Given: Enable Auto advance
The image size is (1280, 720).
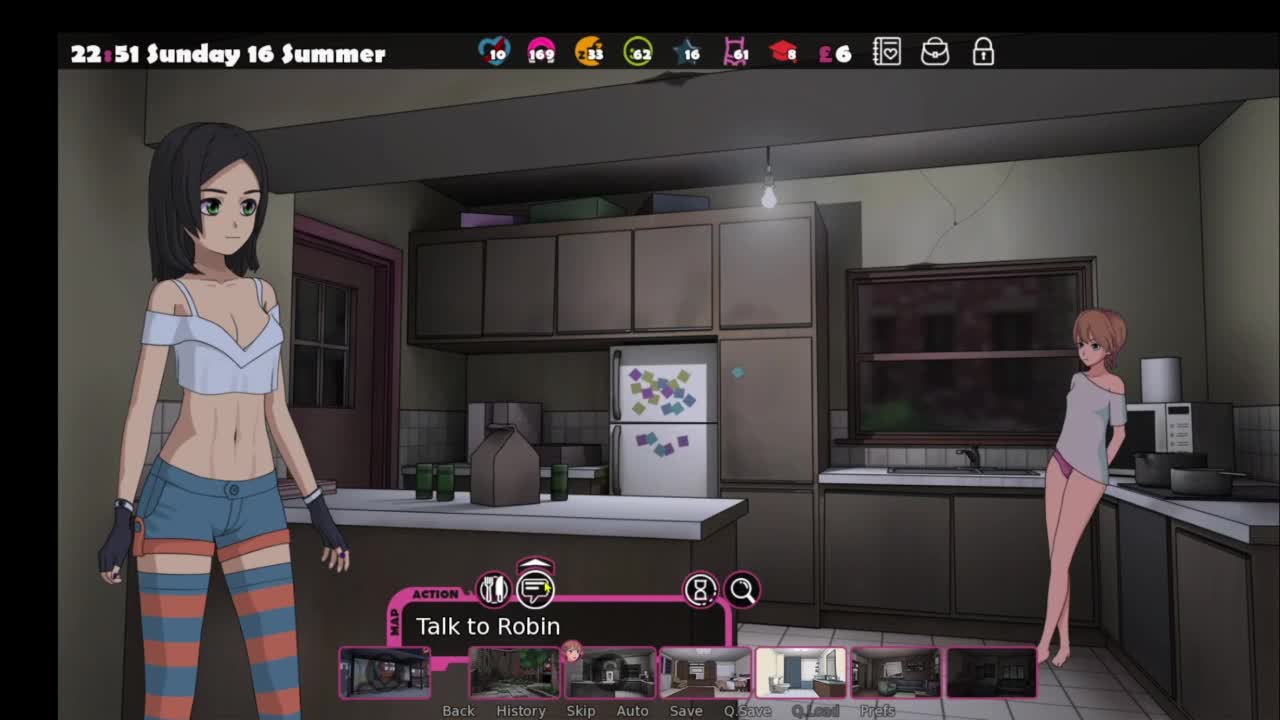Looking at the screenshot, I should click(632, 711).
